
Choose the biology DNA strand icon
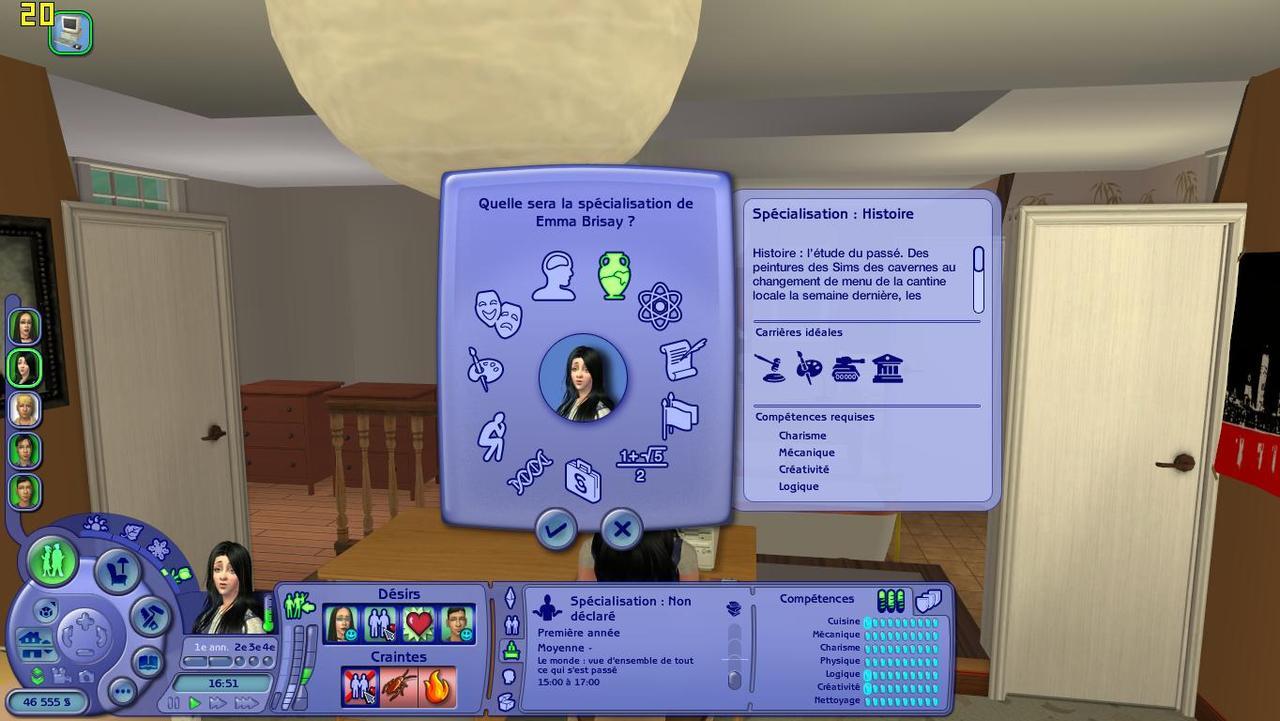[530, 471]
